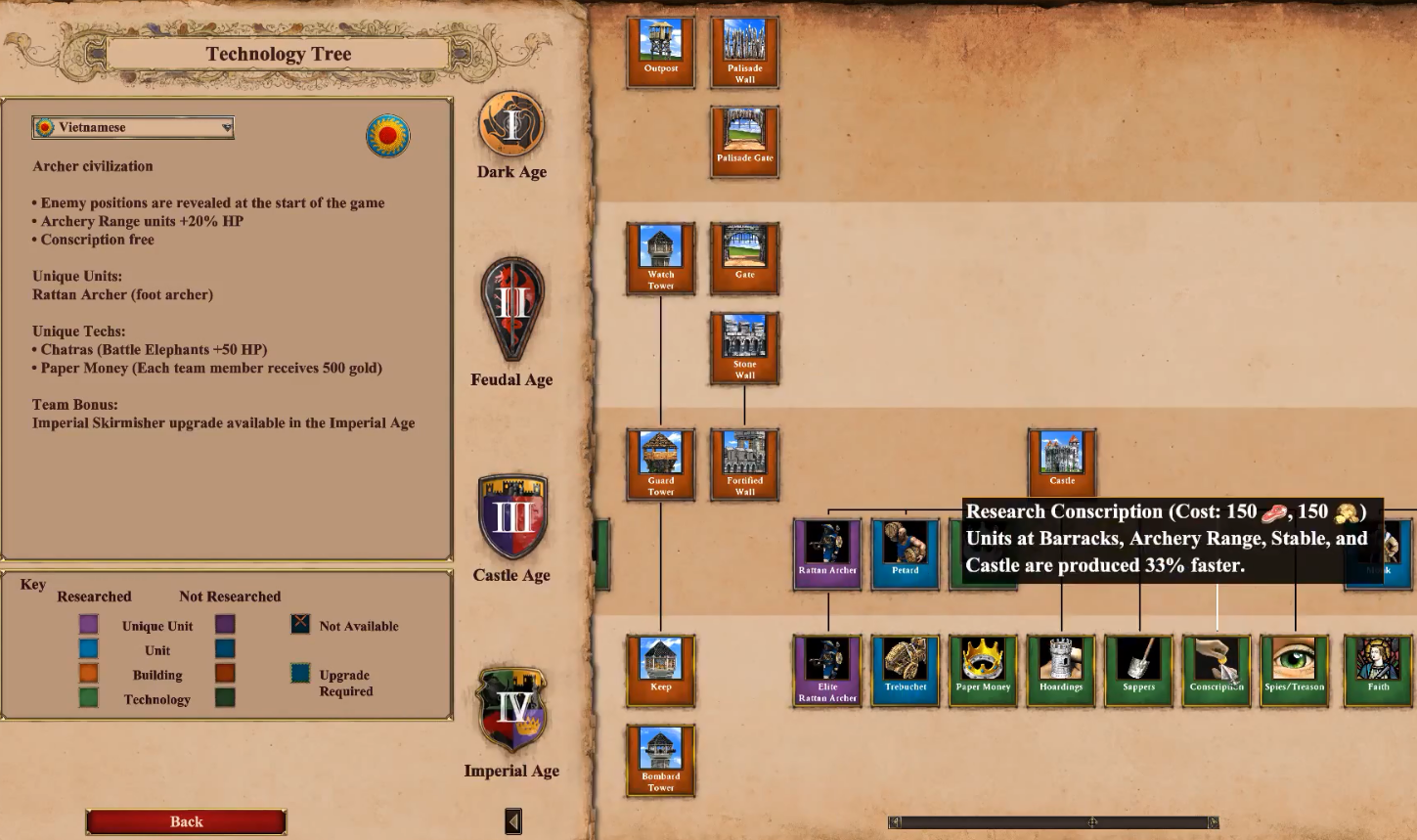Select the Guard Tower node
The image size is (1417, 840).
tap(661, 464)
